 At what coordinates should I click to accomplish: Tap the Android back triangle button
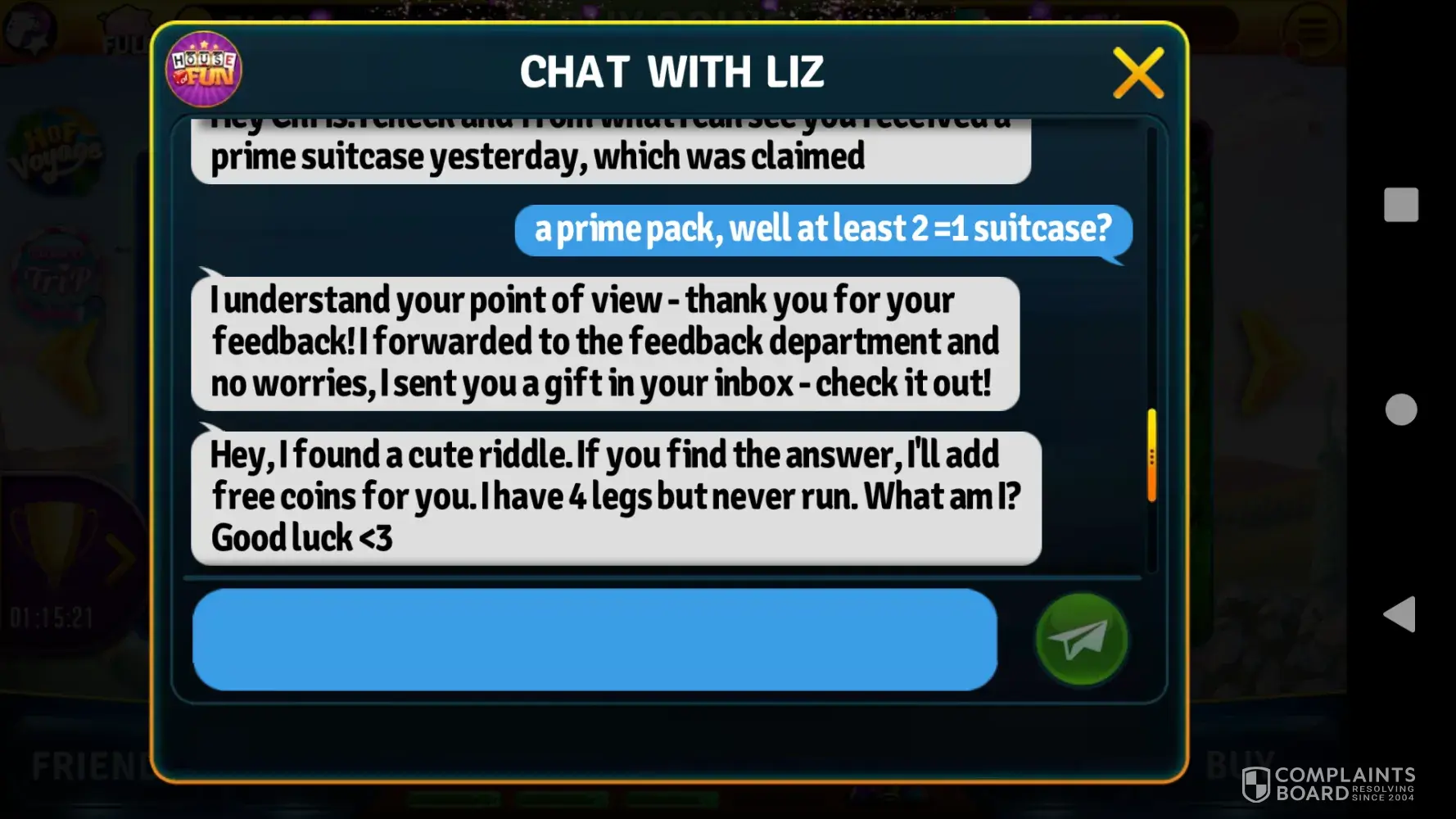pos(1400,614)
